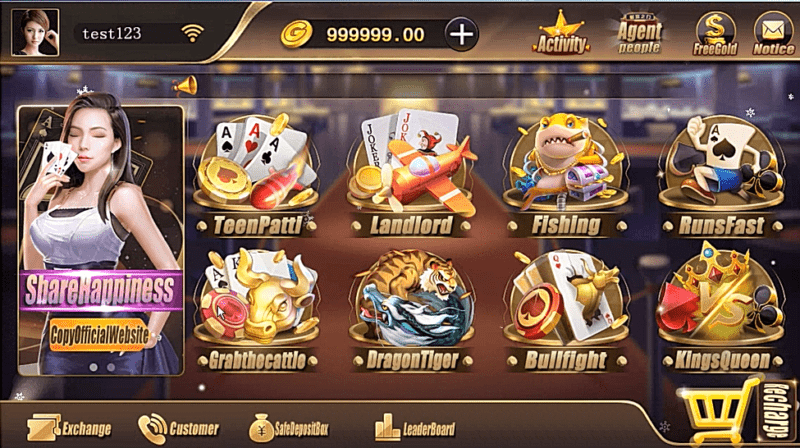800x448 pixels.
Task: Open the TeenPatti game
Action: click(x=255, y=180)
